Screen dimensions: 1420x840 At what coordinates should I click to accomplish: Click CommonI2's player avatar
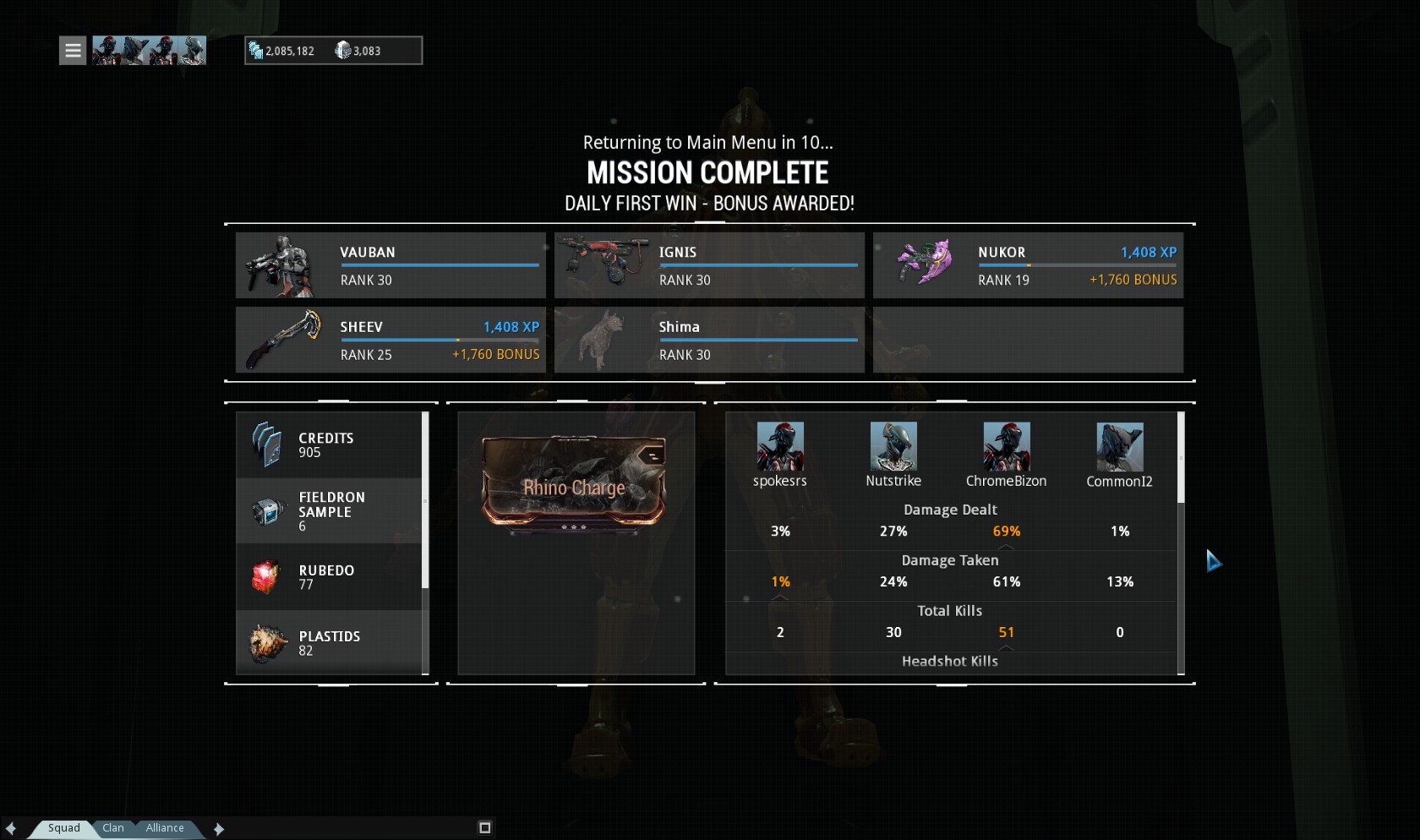pos(1119,447)
